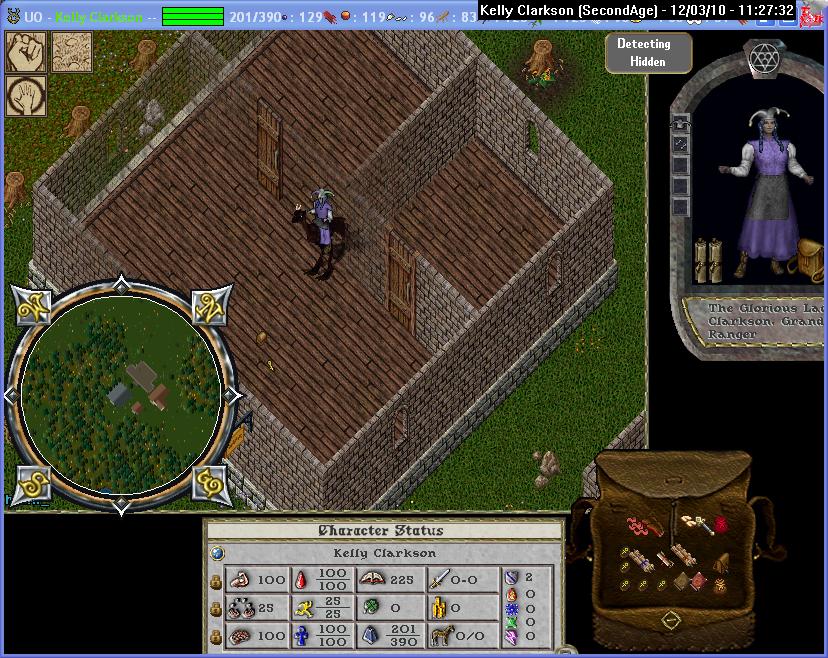Toggle the intelligence stat lock
Viewport: 828px width, 658px height.
click(x=215, y=636)
